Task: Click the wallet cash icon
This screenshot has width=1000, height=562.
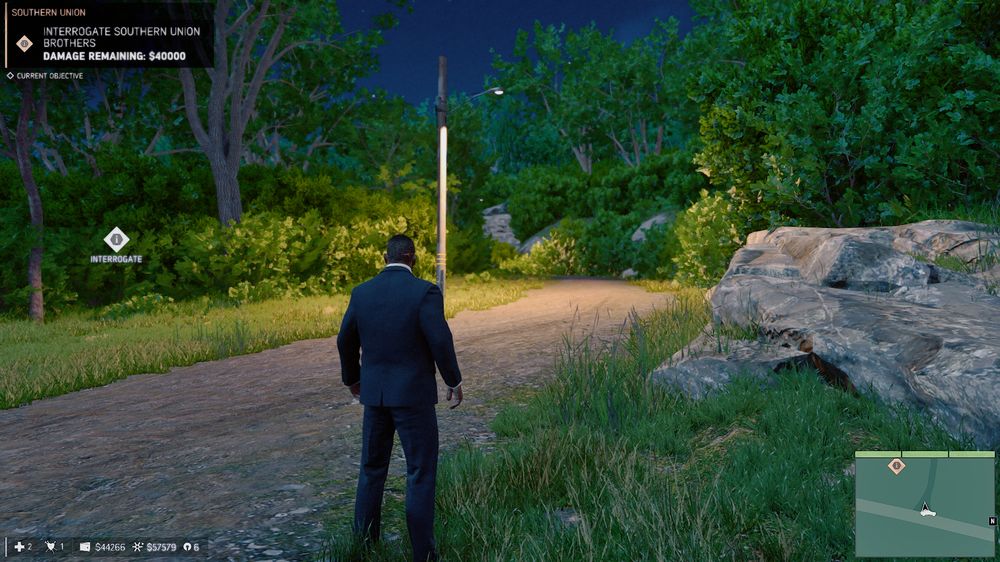Action: [85, 547]
